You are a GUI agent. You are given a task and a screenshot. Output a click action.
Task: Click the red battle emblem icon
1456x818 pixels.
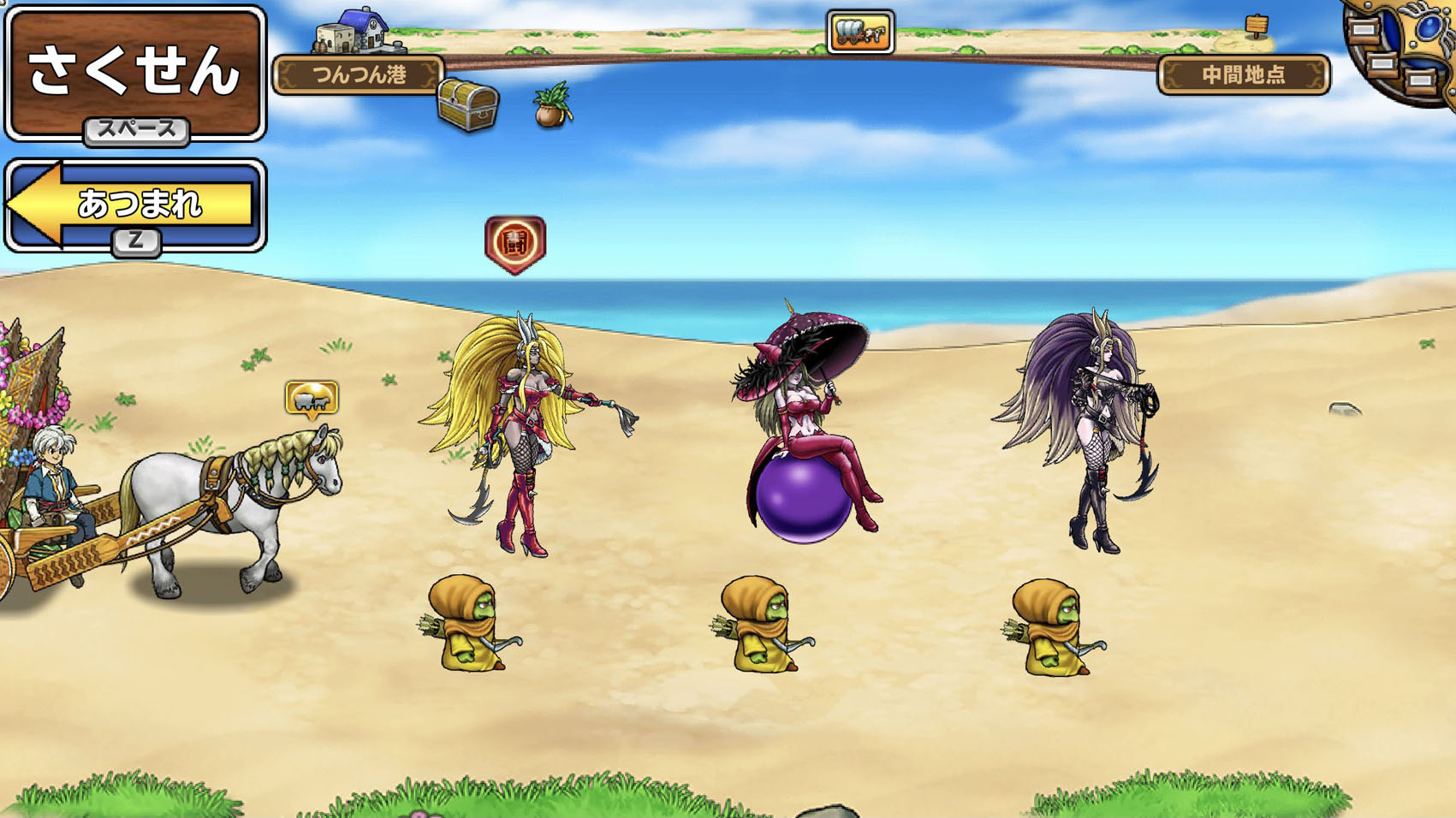(514, 244)
